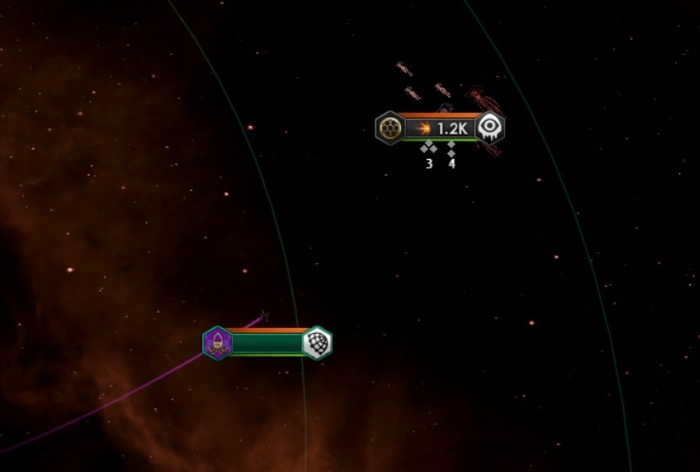This screenshot has width=700, height=472.
Task: Select the 1.2K military fleet label
Action: click(440, 128)
